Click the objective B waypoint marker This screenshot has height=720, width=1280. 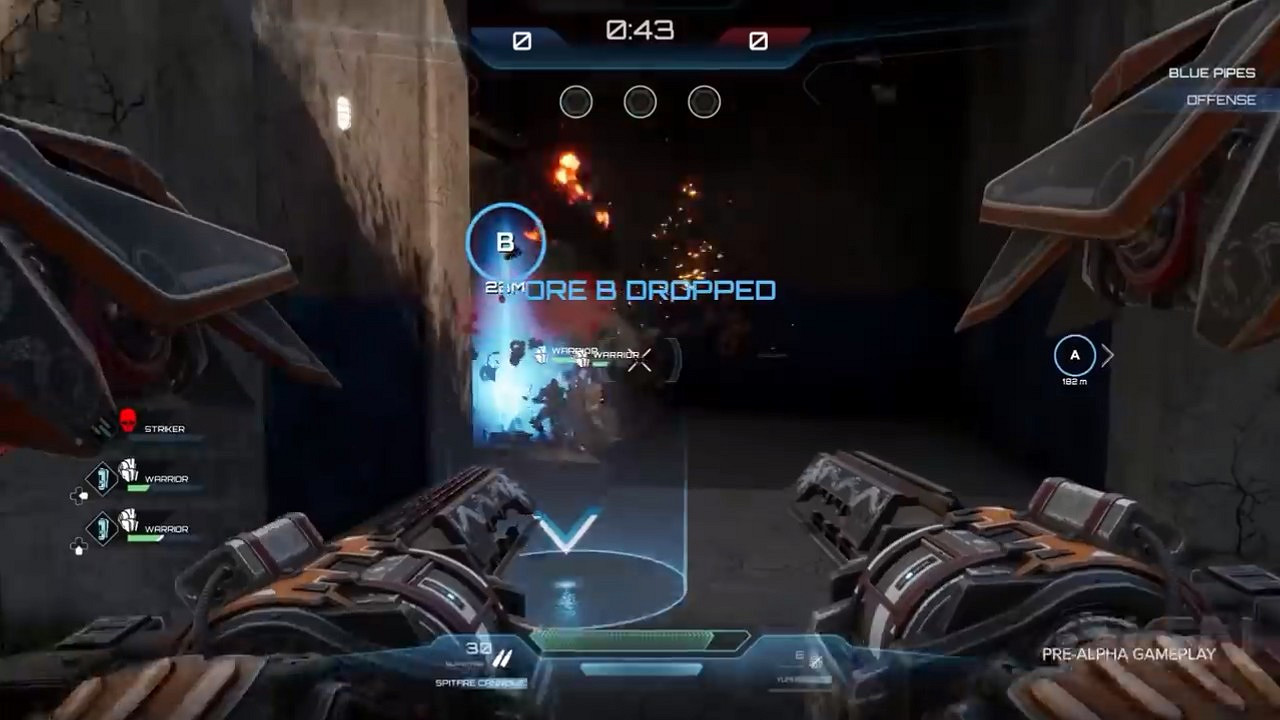pos(506,242)
